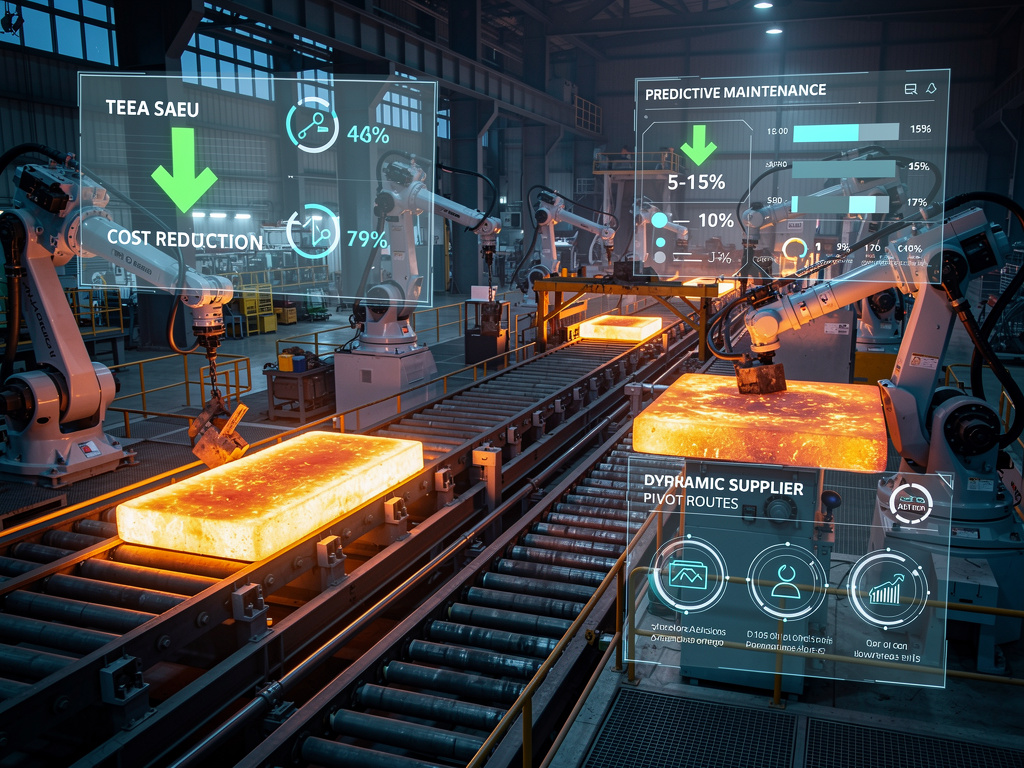Open the rising bar graph icon
Screen dimensions: 1024x768
coord(887,587)
